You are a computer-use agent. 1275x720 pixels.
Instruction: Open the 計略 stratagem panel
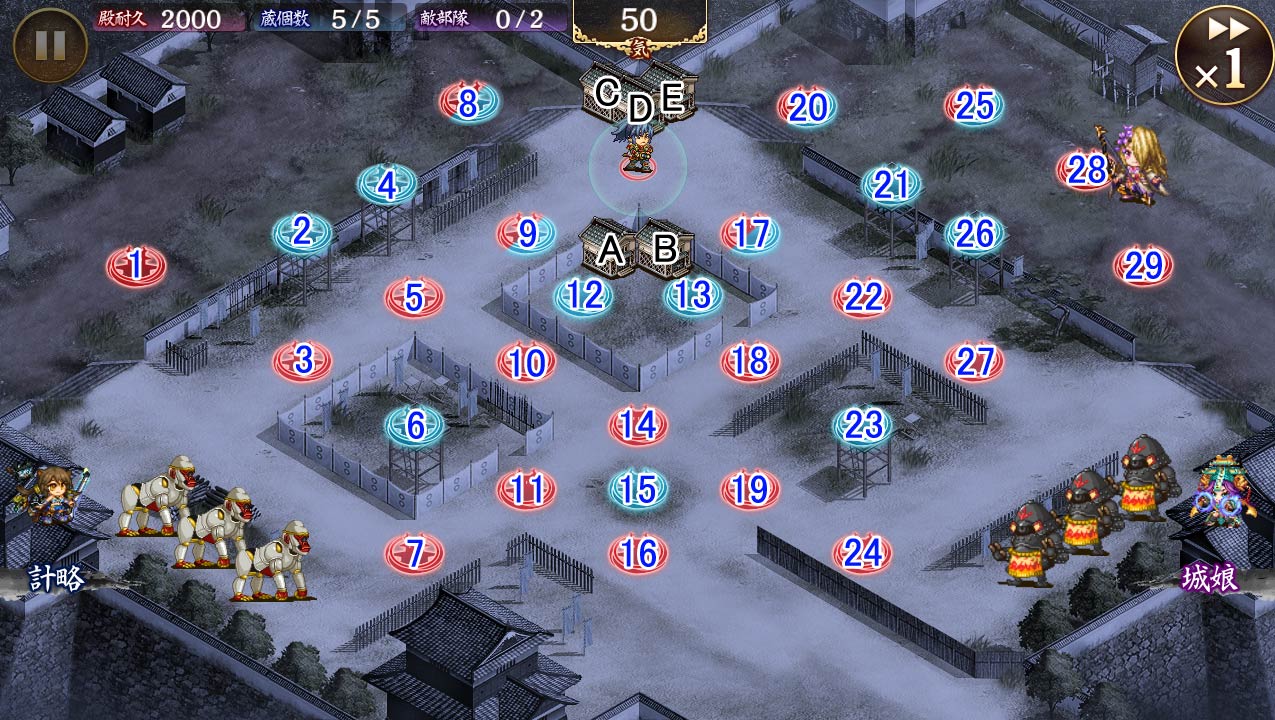pyautogui.click(x=56, y=578)
